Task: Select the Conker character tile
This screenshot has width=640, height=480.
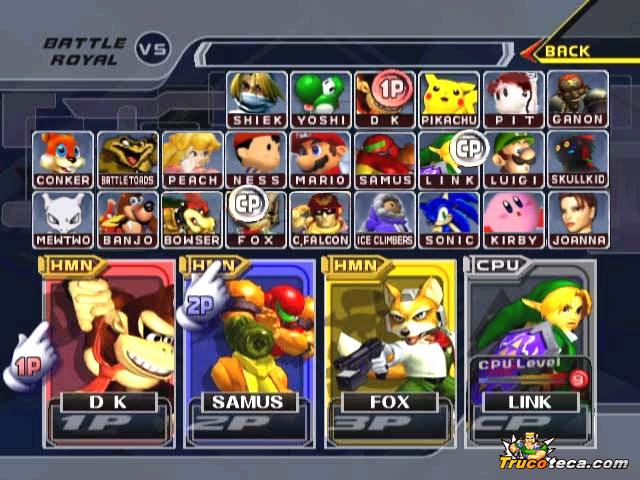Action: (63, 158)
